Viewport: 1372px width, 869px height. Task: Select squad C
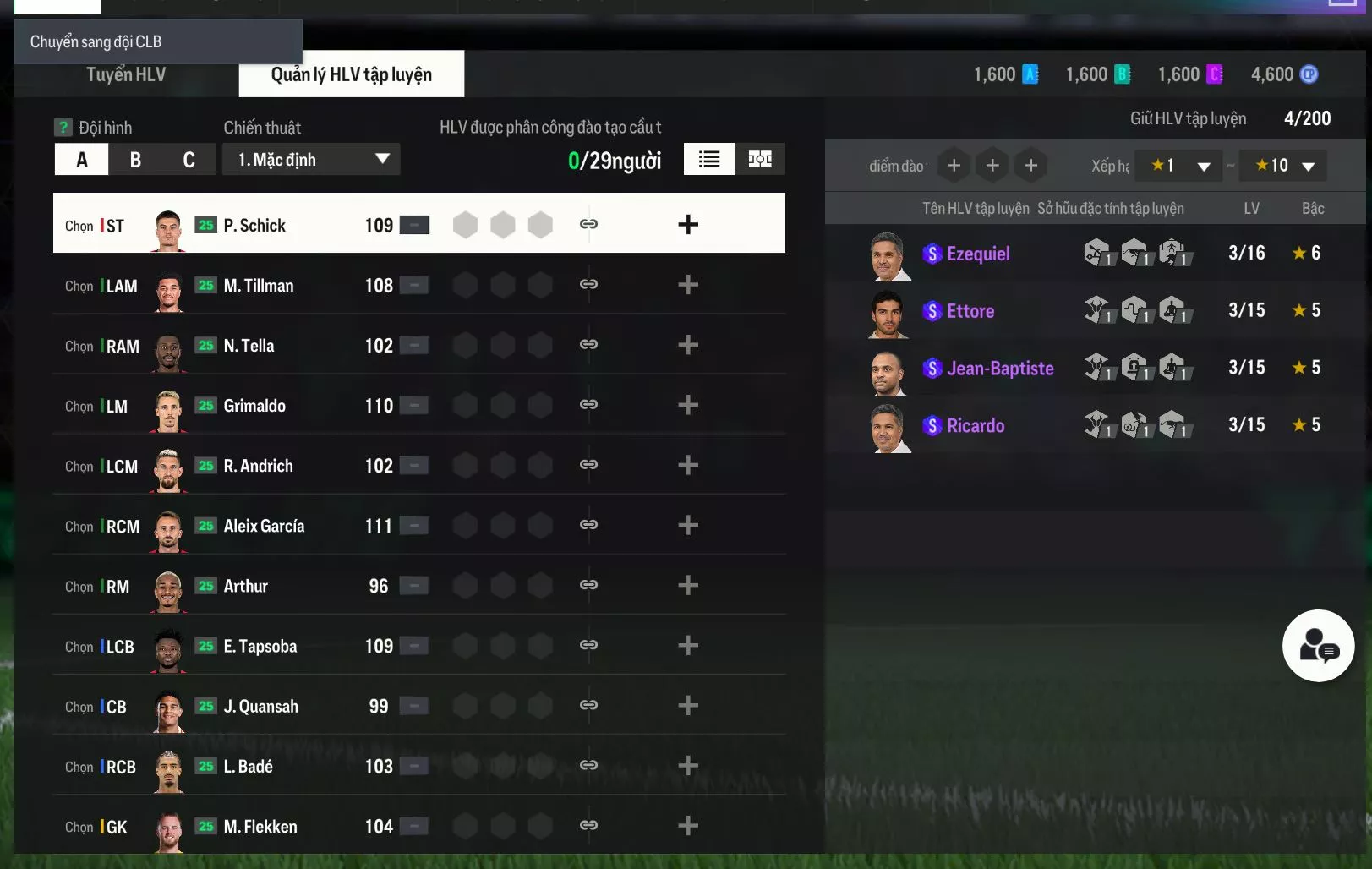pyautogui.click(x=189, y=160)
